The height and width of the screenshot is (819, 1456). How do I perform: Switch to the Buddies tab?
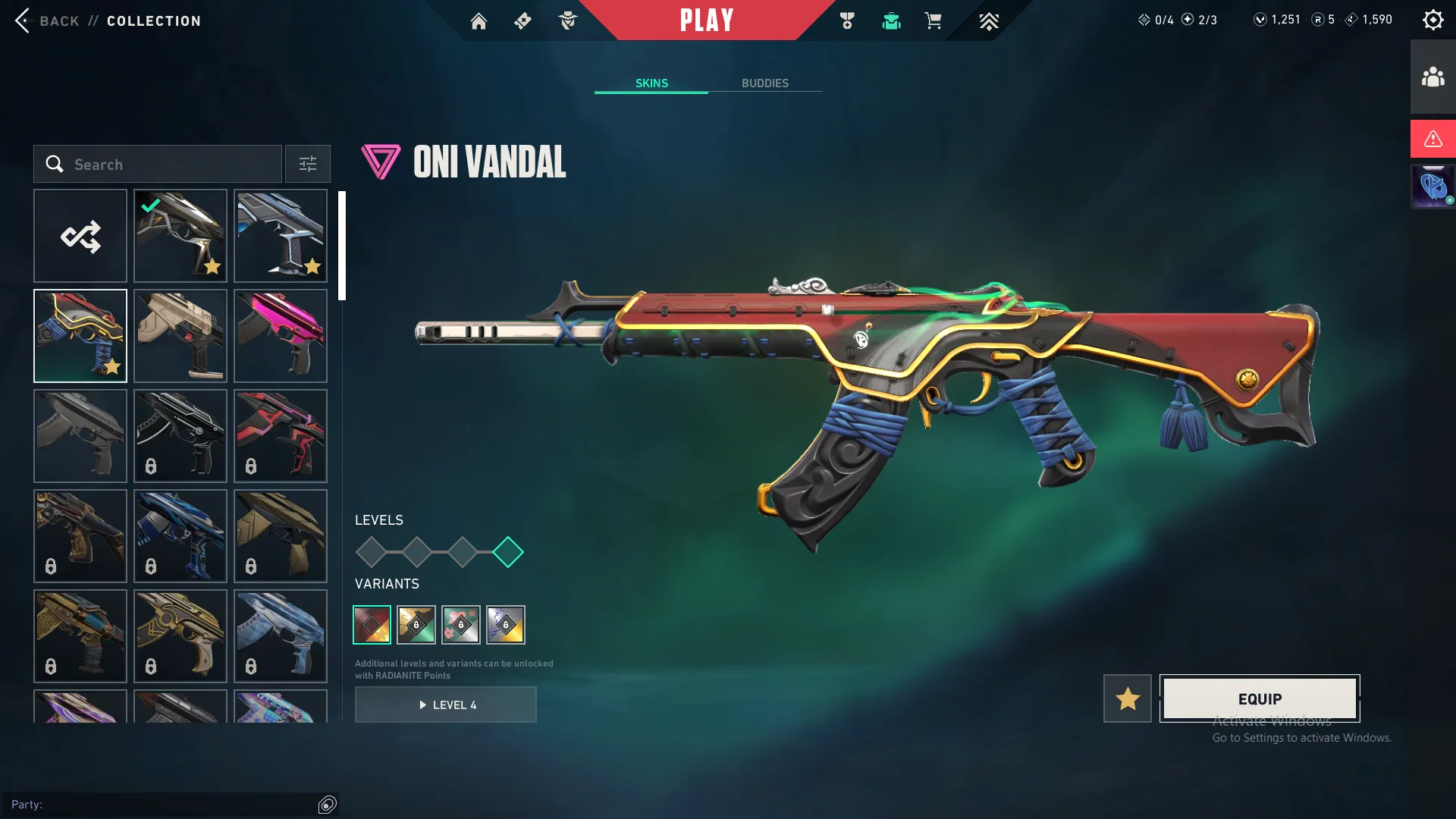pyautogui.click(x=765, y=83)
